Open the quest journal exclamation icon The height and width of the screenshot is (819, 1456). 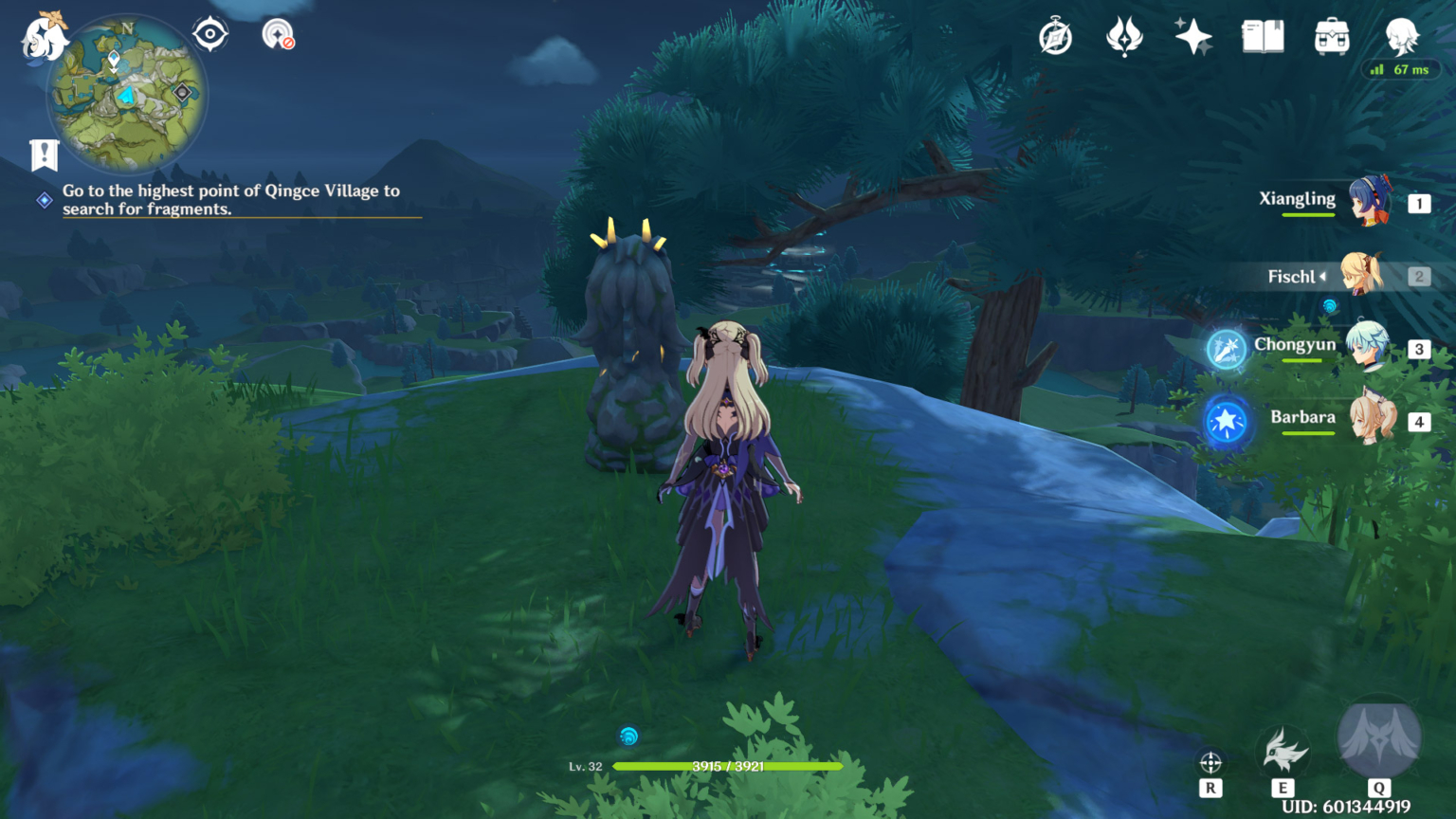(45, 155)
